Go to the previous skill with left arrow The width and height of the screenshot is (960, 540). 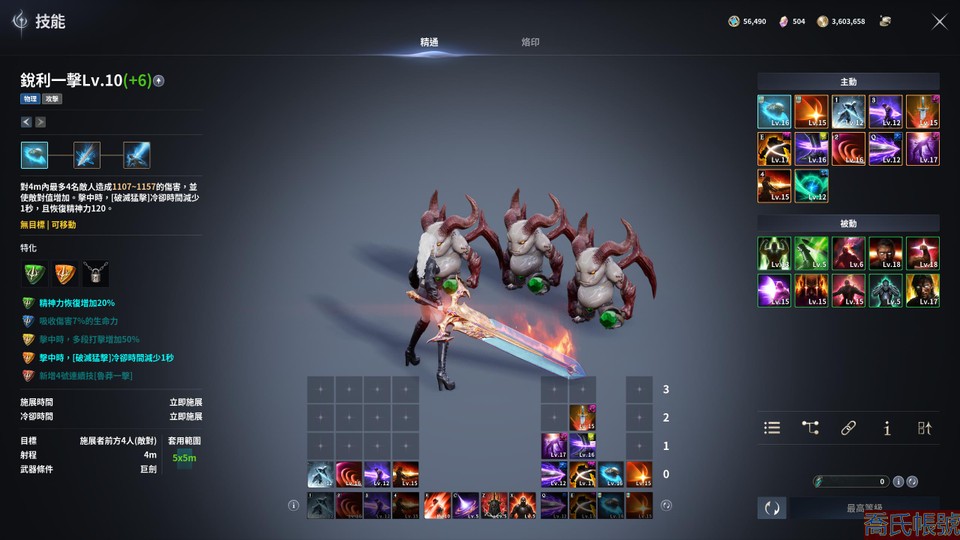coord(26,122)
